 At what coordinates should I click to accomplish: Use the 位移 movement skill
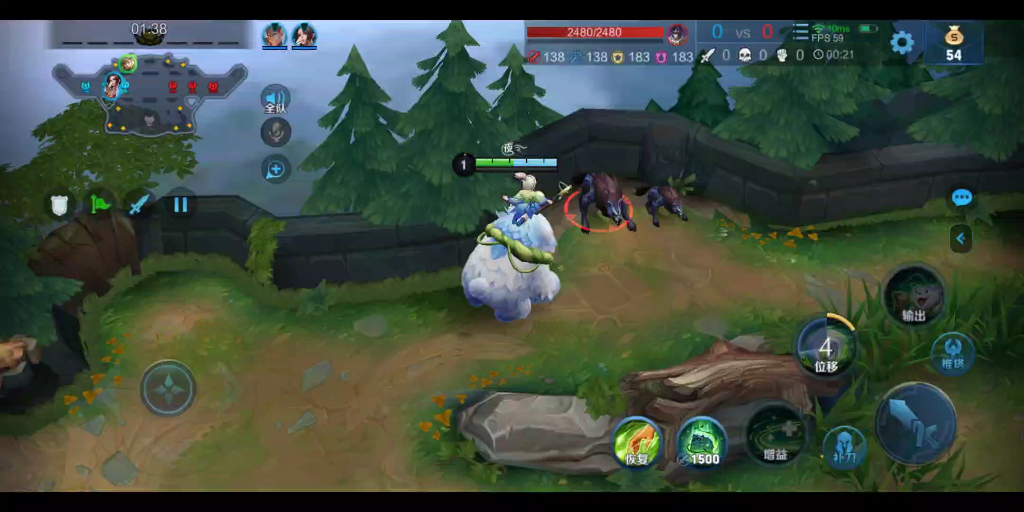pyautogui.click(x=826, y=347)
